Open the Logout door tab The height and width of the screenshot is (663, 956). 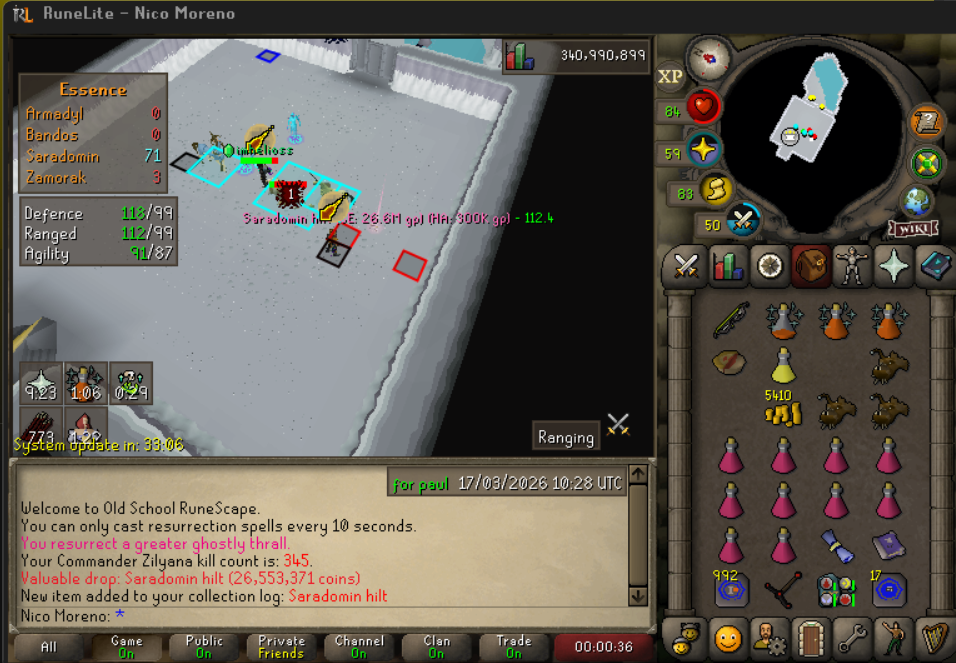[809, 637]
